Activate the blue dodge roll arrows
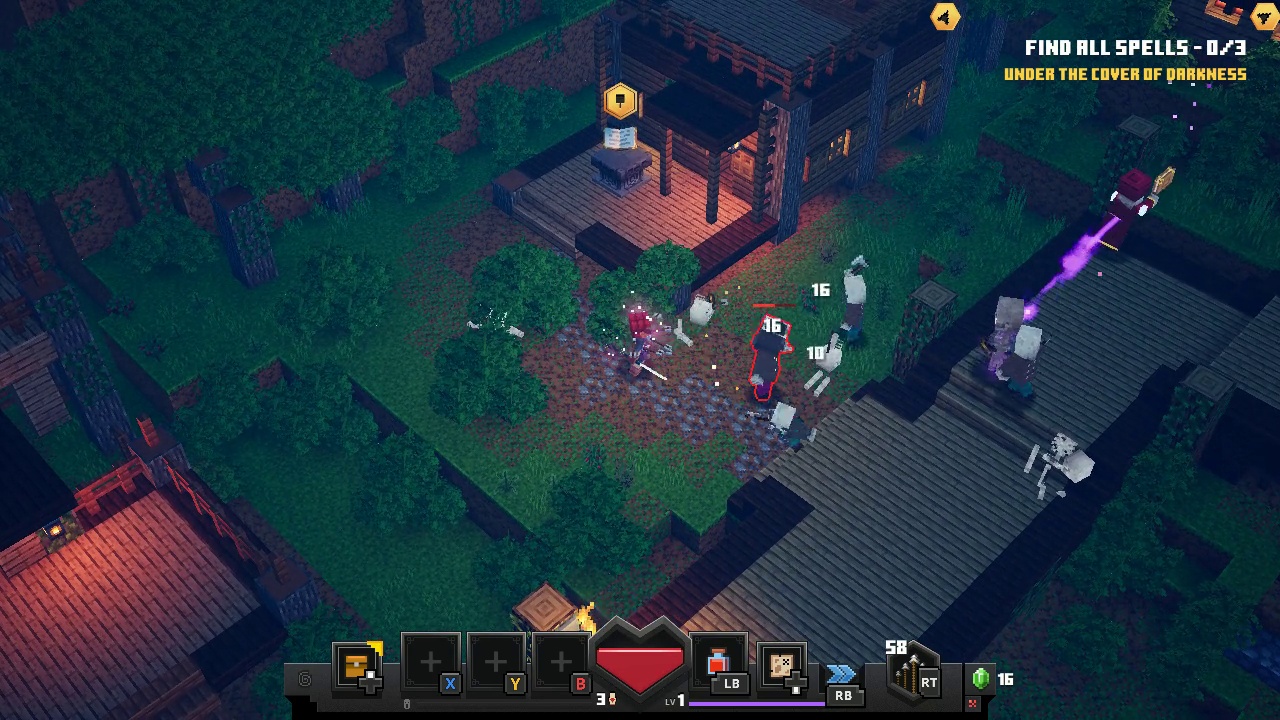Viewport: 1280px width, 720px height. 842,674
